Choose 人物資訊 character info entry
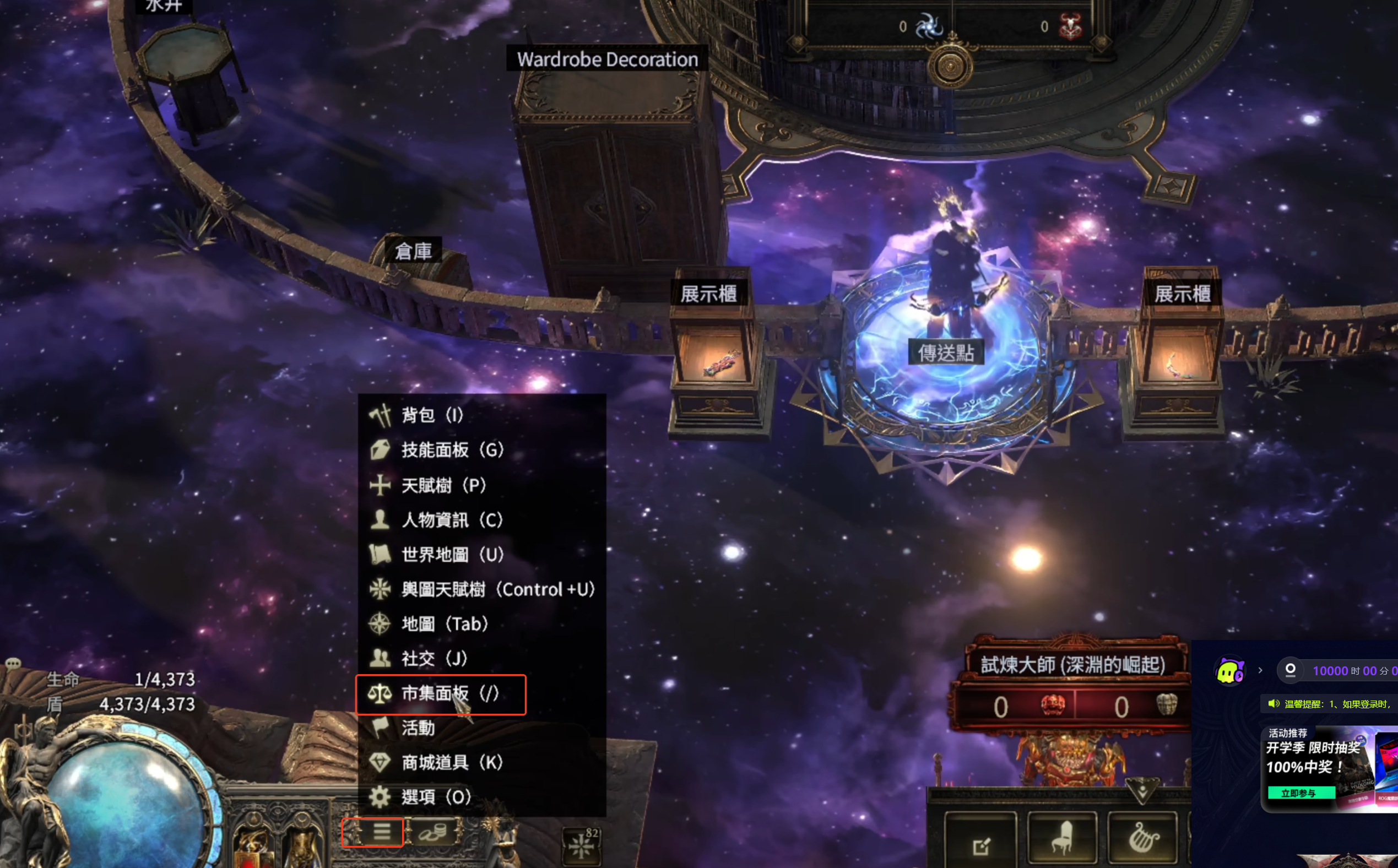 (451, 519)
